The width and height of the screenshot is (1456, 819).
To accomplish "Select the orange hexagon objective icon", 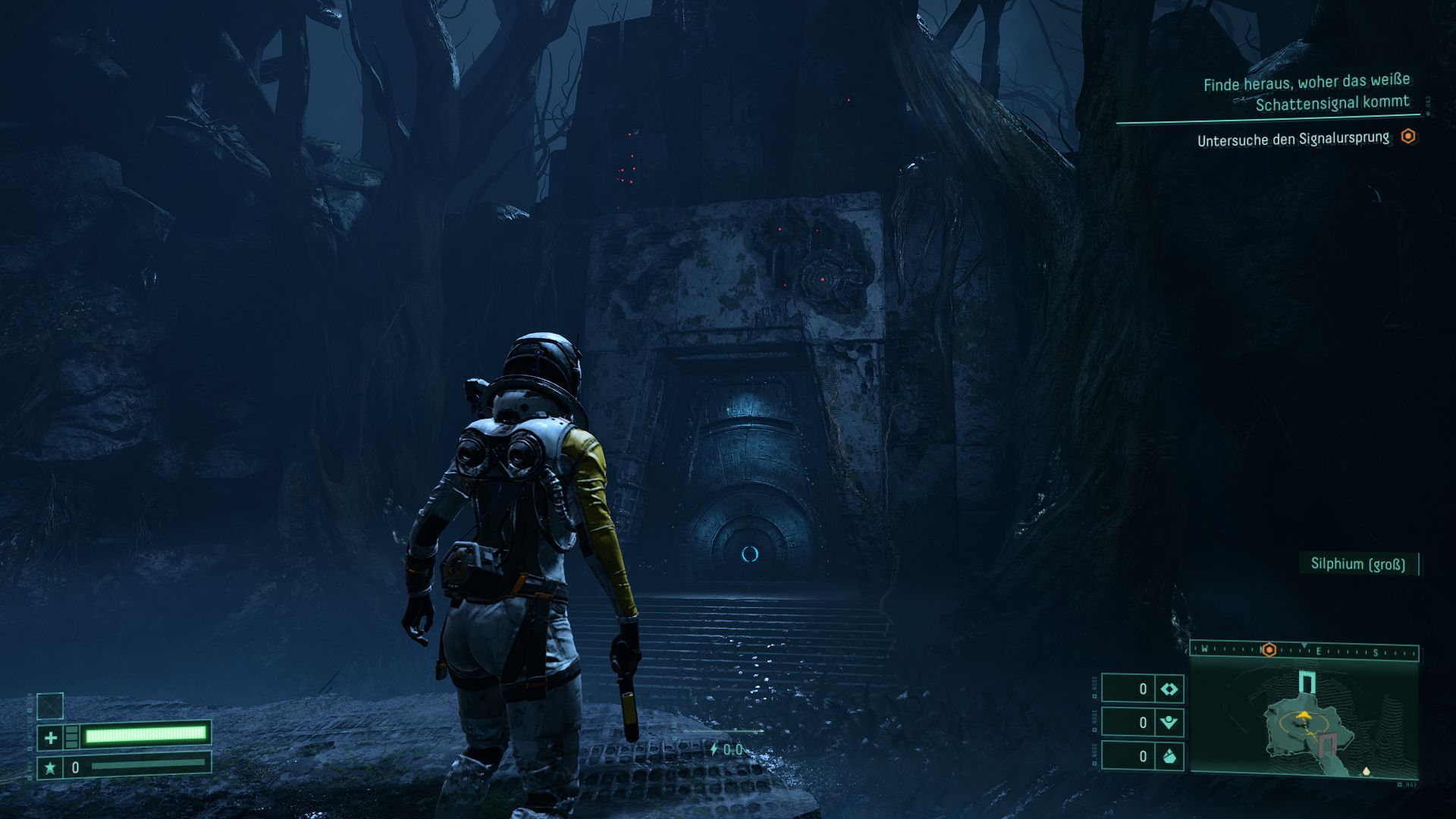I will pos(1408,136).
